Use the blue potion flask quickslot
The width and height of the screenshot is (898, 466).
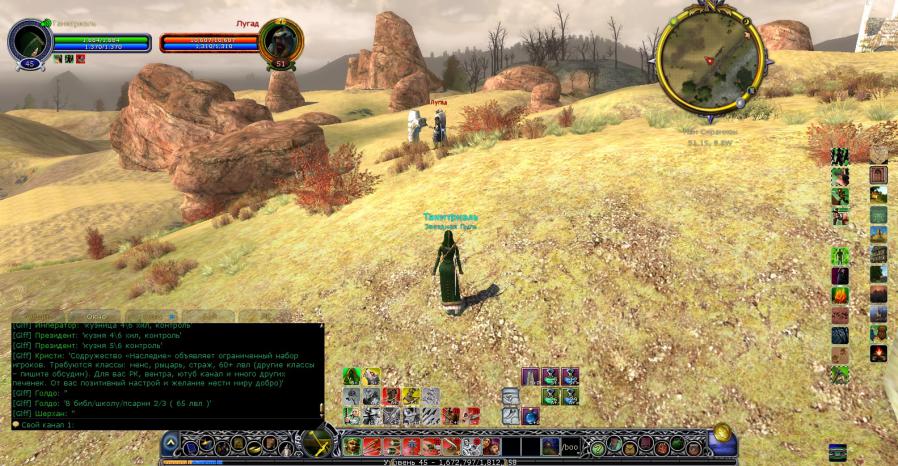(530, 415)
